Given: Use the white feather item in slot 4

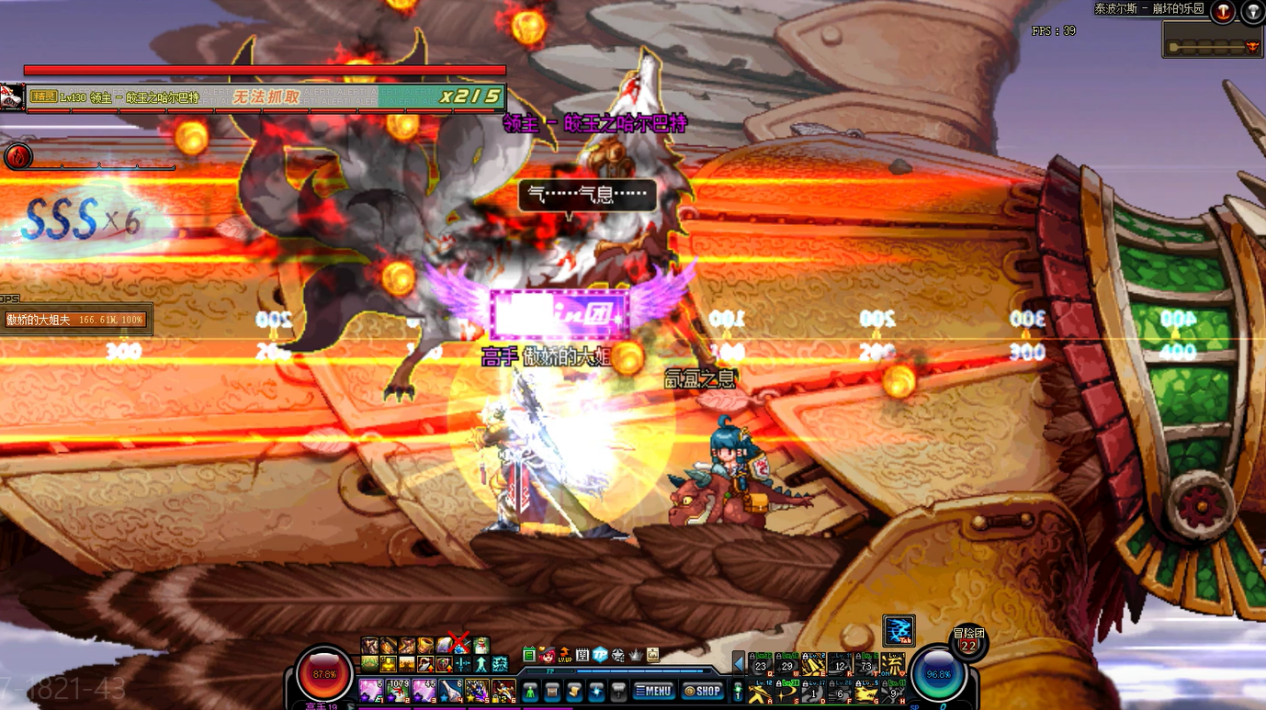Looking at the screenshot, I should coord(450,690).
